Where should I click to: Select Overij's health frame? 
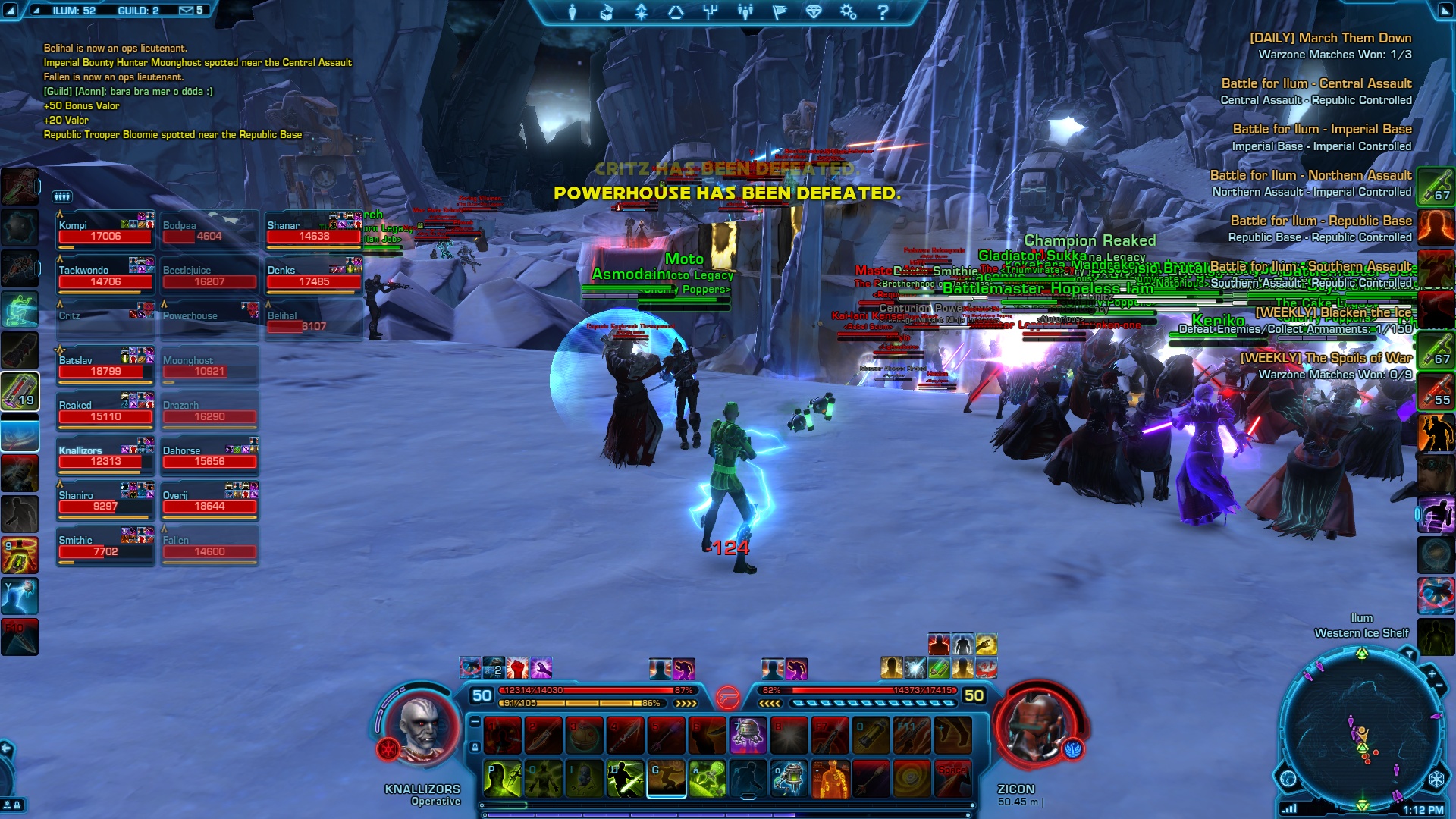click(x=209, y=501)
